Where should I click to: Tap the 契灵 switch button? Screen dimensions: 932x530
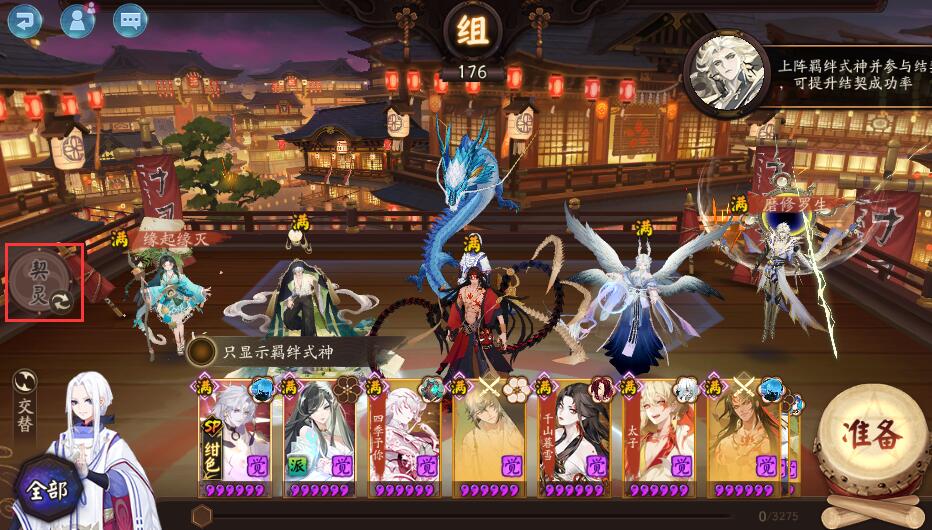coord(44,283)
